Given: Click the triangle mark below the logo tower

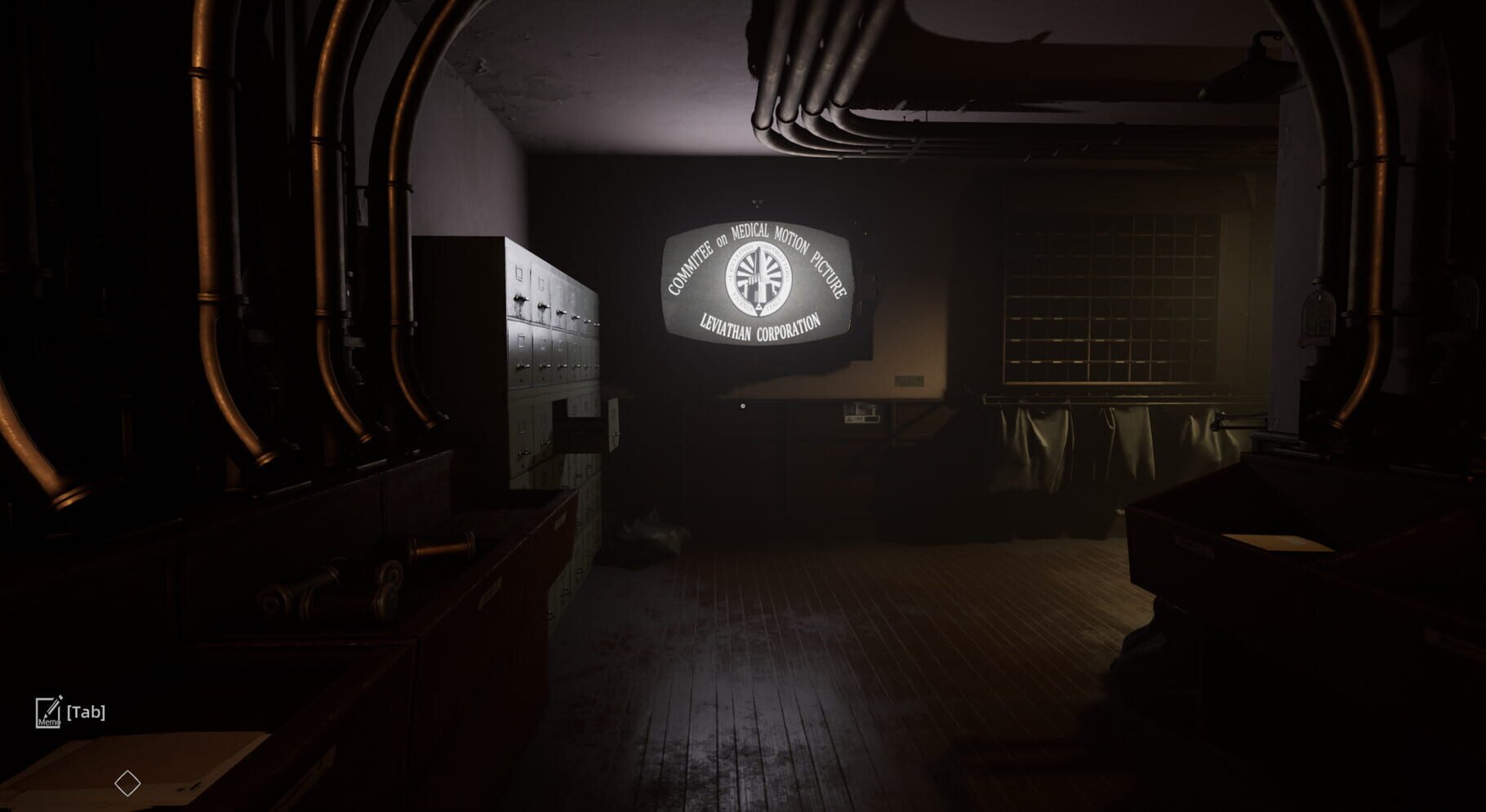Looking at the screenshot, I should coord(760,308).
